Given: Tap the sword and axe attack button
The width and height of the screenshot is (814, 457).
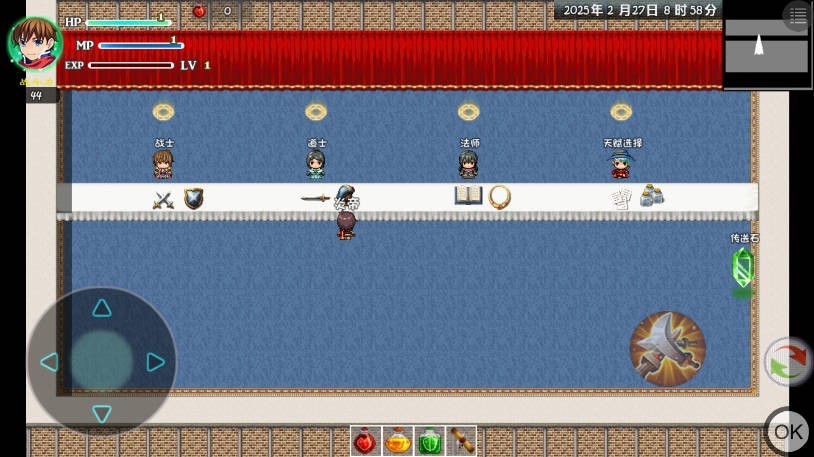Looking at the screenshot, I should coord(668,349).
